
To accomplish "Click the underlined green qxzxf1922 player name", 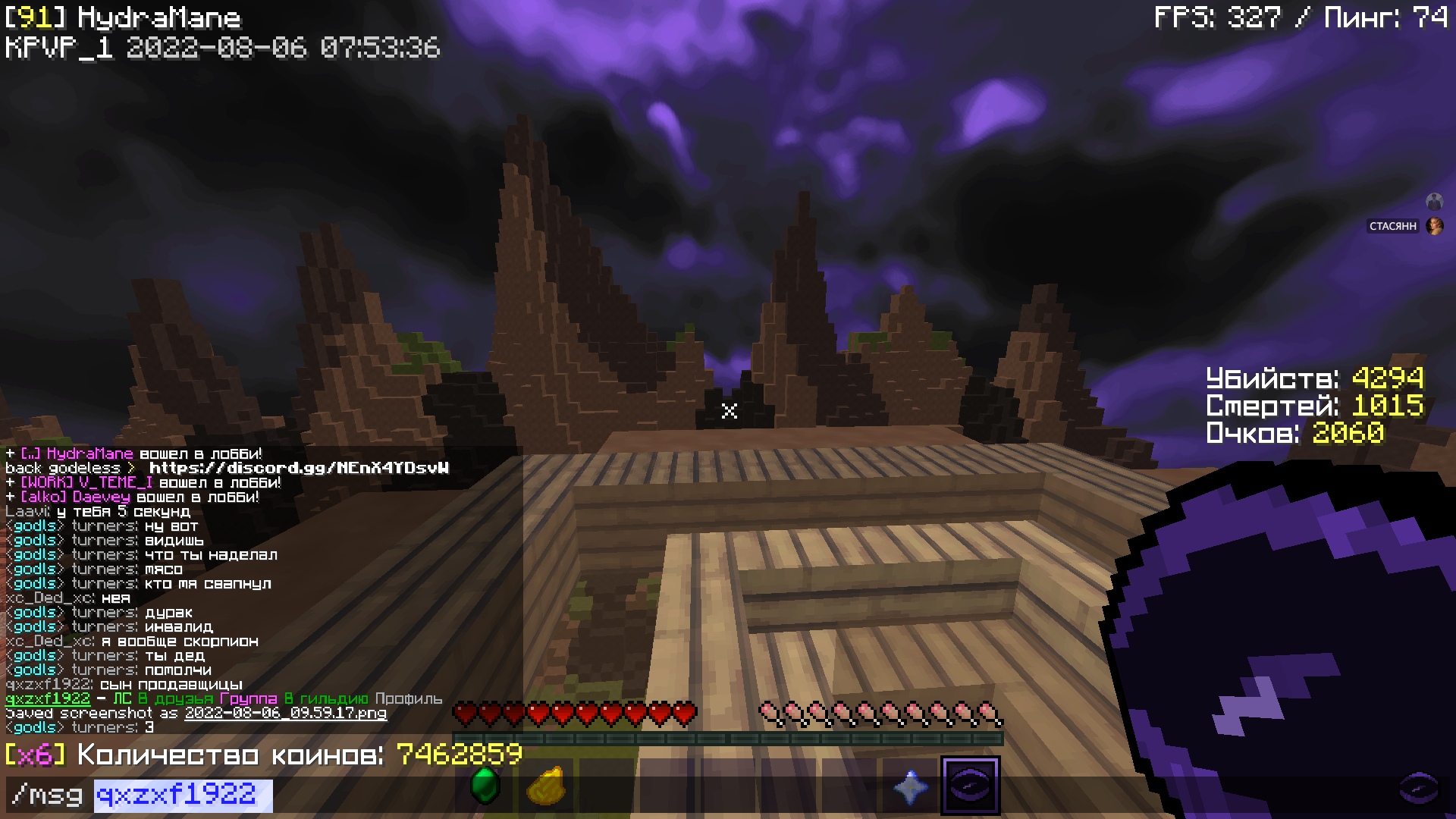I will point(47,698).
